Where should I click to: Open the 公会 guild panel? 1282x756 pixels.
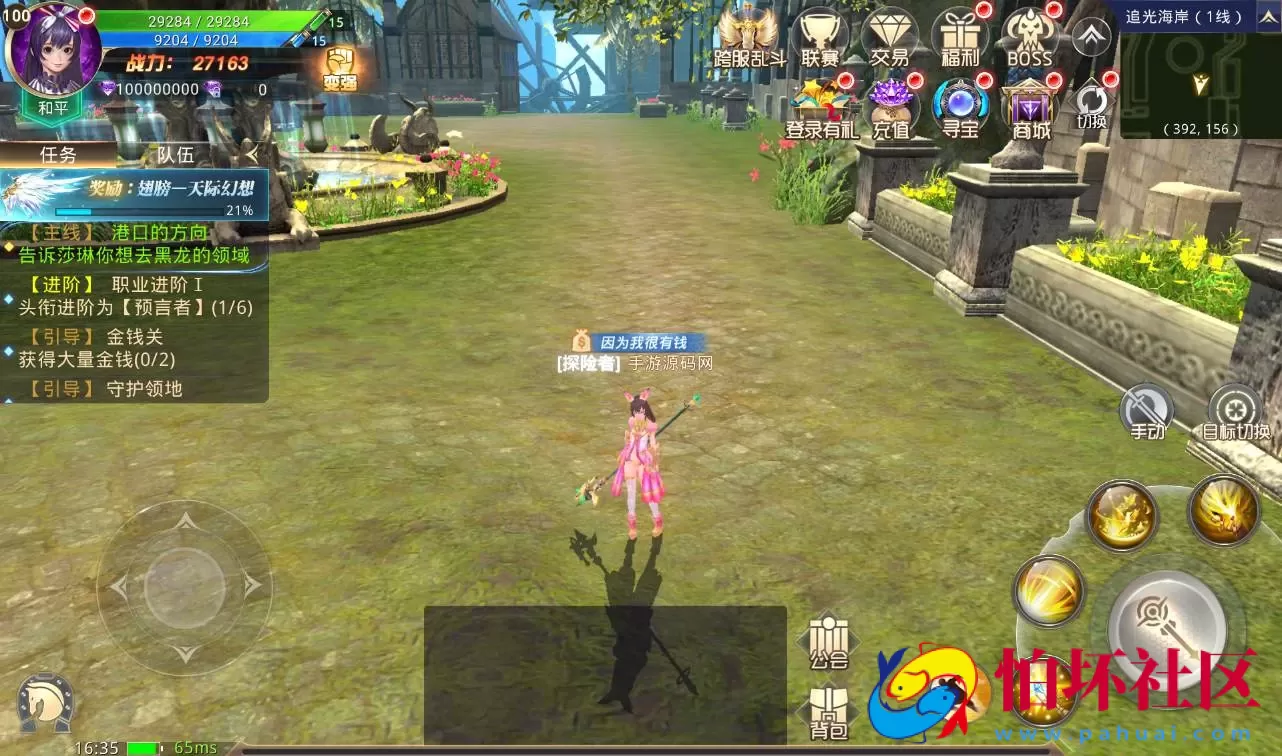pos(827,638)
